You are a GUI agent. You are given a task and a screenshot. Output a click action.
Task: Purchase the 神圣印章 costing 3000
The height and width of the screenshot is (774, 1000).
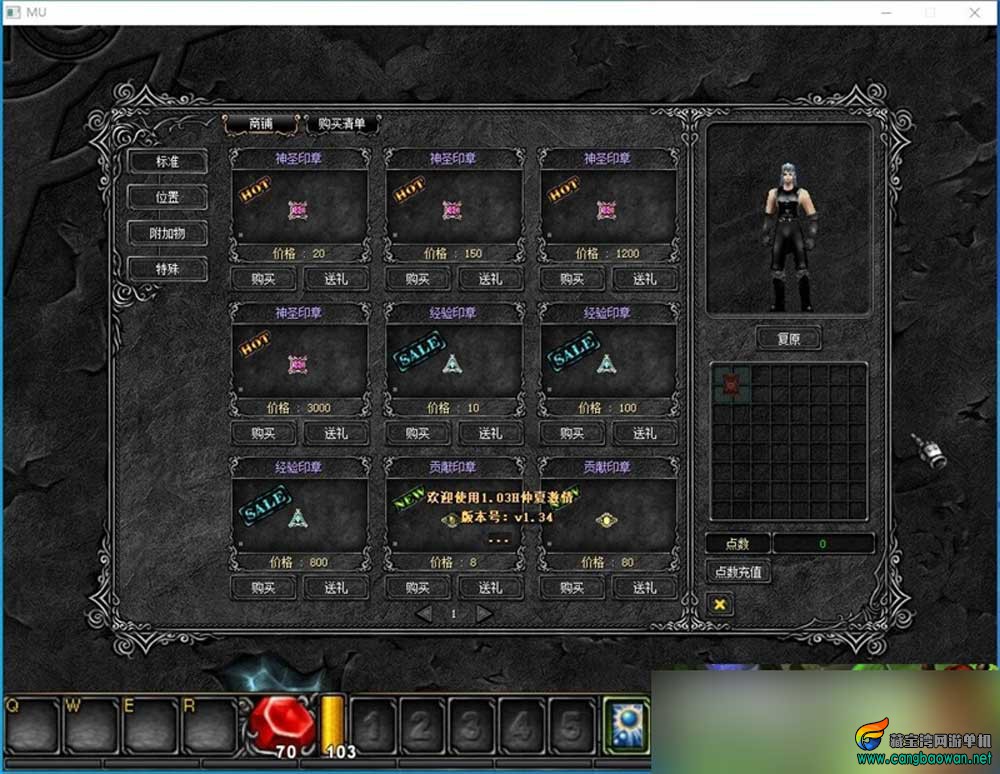(263, 433)
